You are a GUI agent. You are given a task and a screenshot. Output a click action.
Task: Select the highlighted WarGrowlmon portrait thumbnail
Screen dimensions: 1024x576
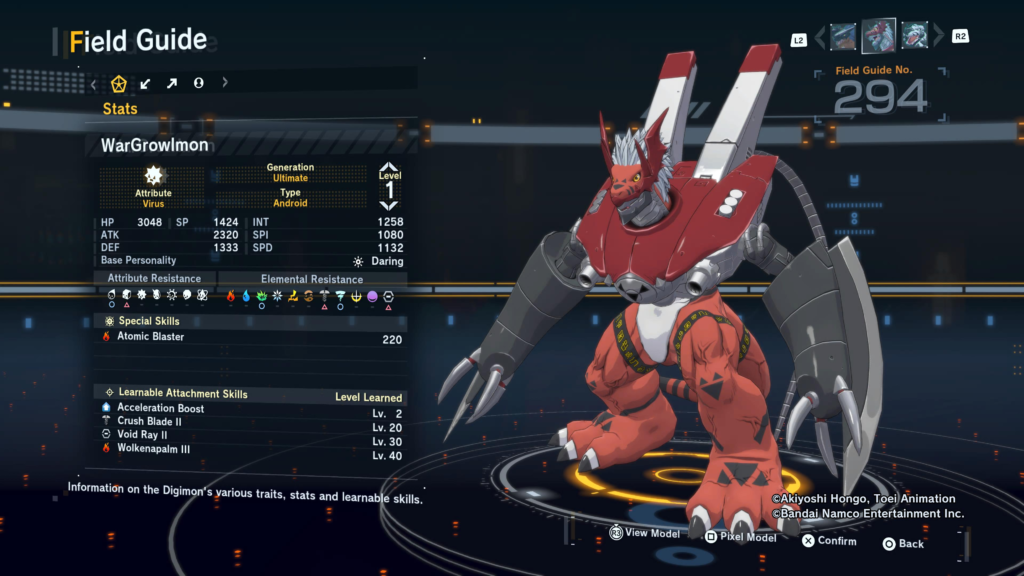[x=879, y=36]
